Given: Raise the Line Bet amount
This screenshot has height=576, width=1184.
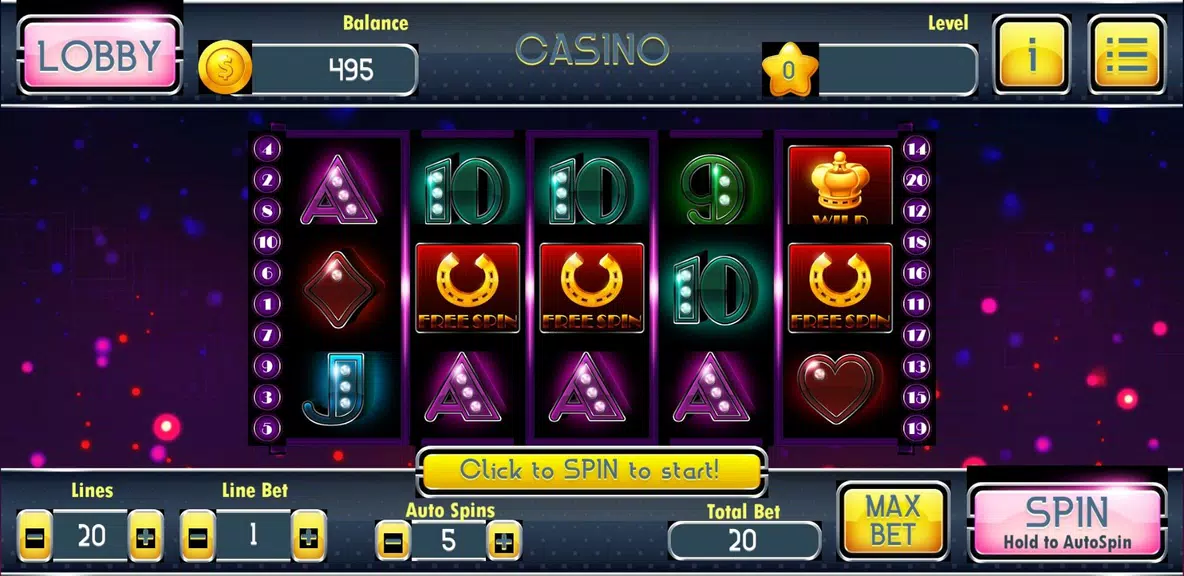Looking at the screenshot, I should (x=308, y=536).
